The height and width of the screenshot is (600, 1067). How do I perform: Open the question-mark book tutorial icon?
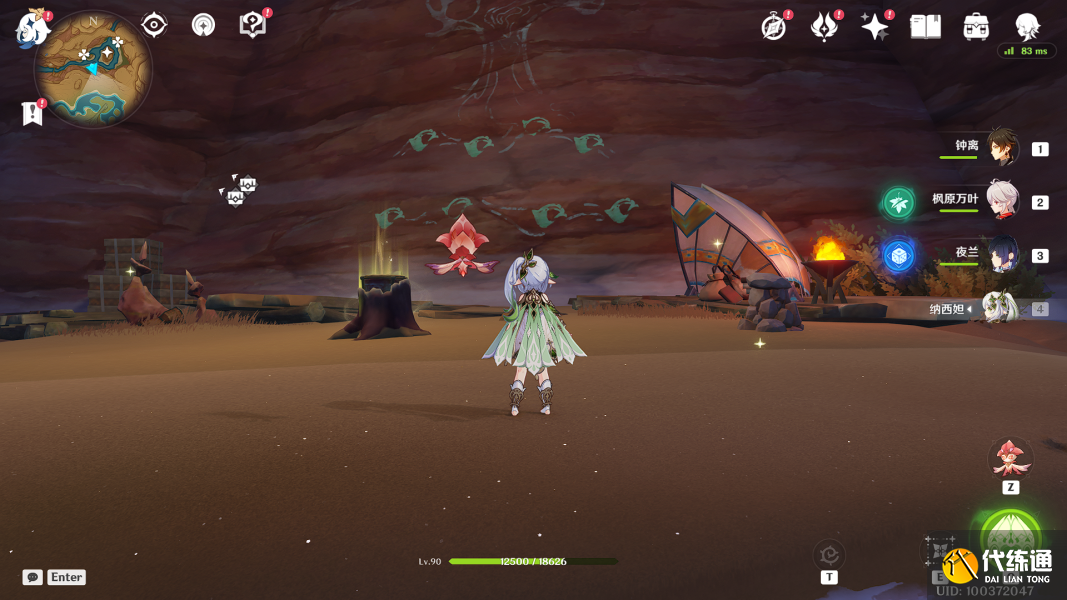[253, 25]
